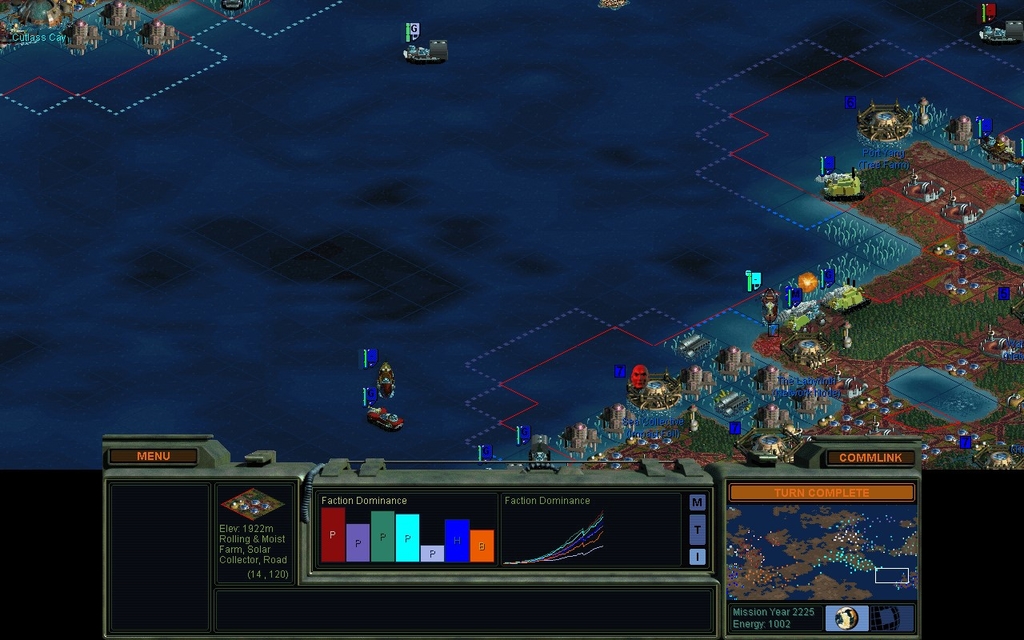Open the MENU button

pyautogui.click(x=153, y=456)
